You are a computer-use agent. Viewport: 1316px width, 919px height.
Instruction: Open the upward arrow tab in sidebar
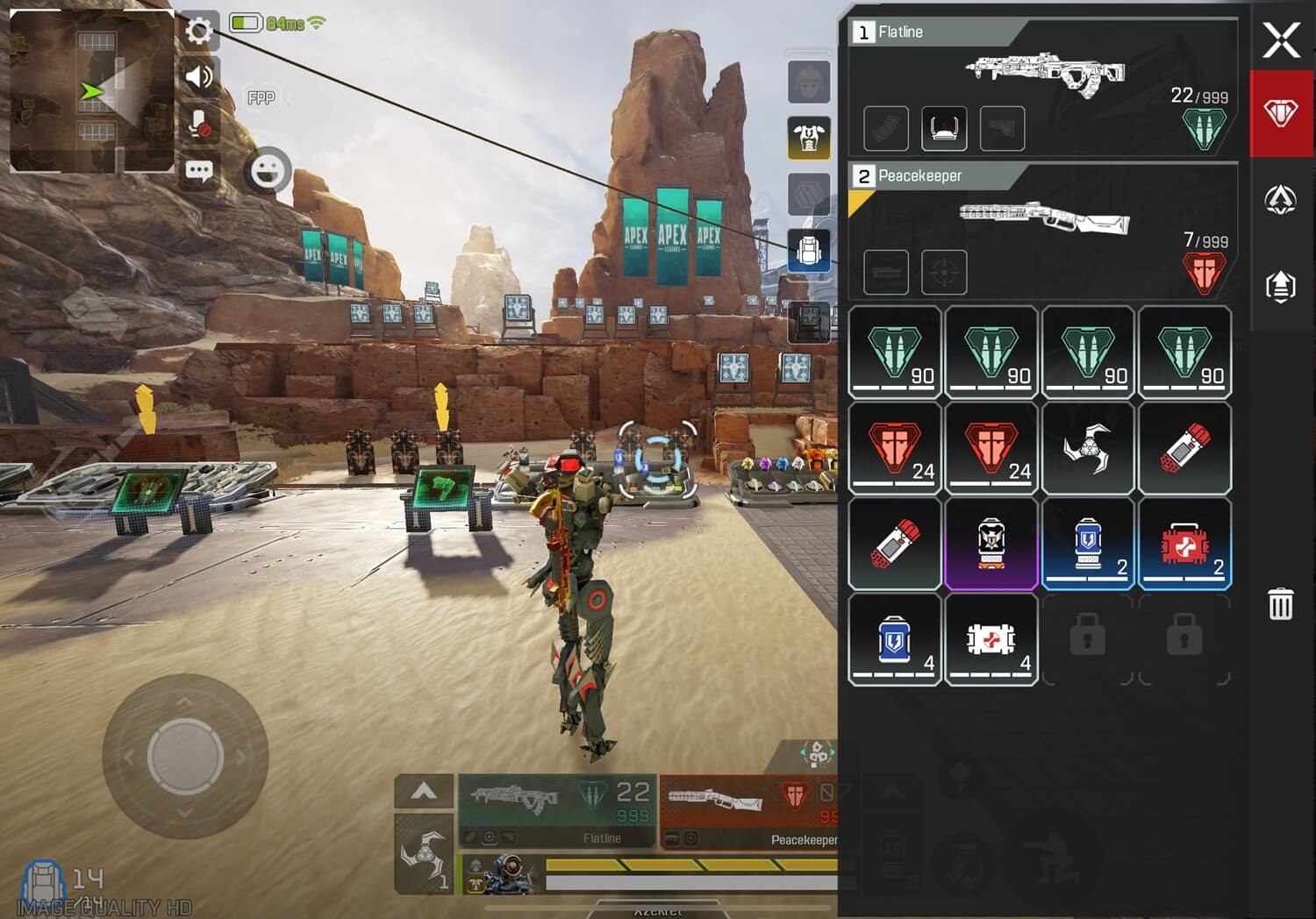pos(1281,285)
